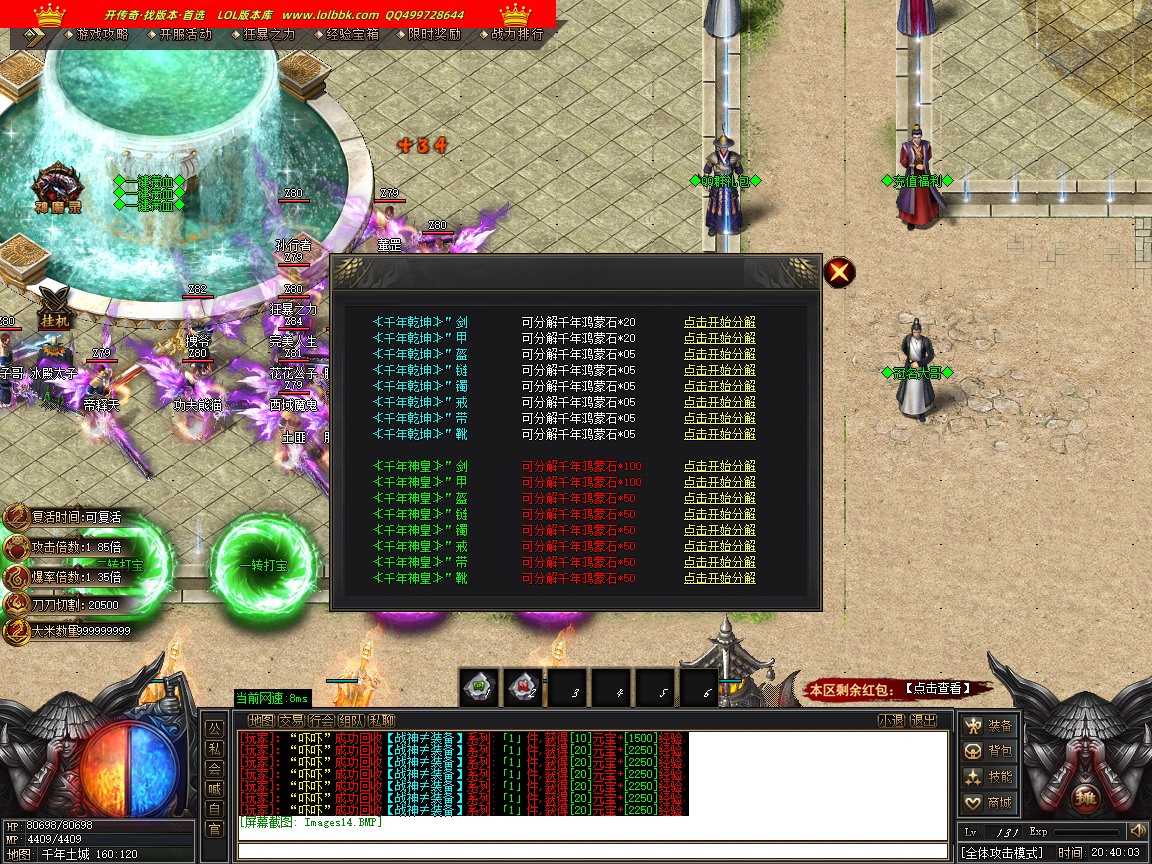The image size is (1152, 864).
Task: Close the decomposition dialog with the X button
Action: tap(839, 271)
